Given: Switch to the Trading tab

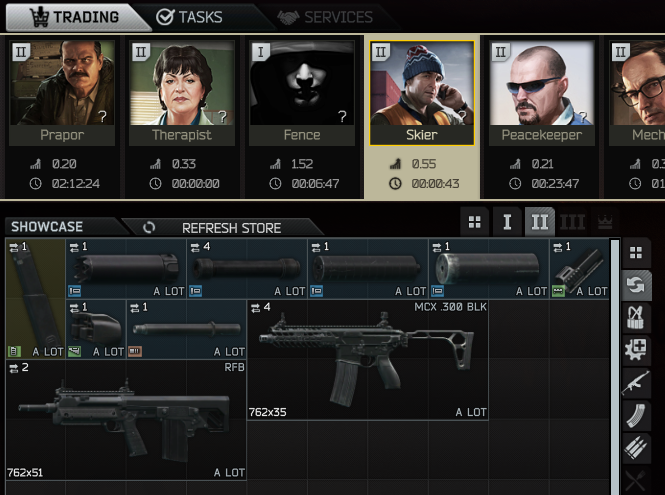Looking at the screenshot, I should pos(73,17).
